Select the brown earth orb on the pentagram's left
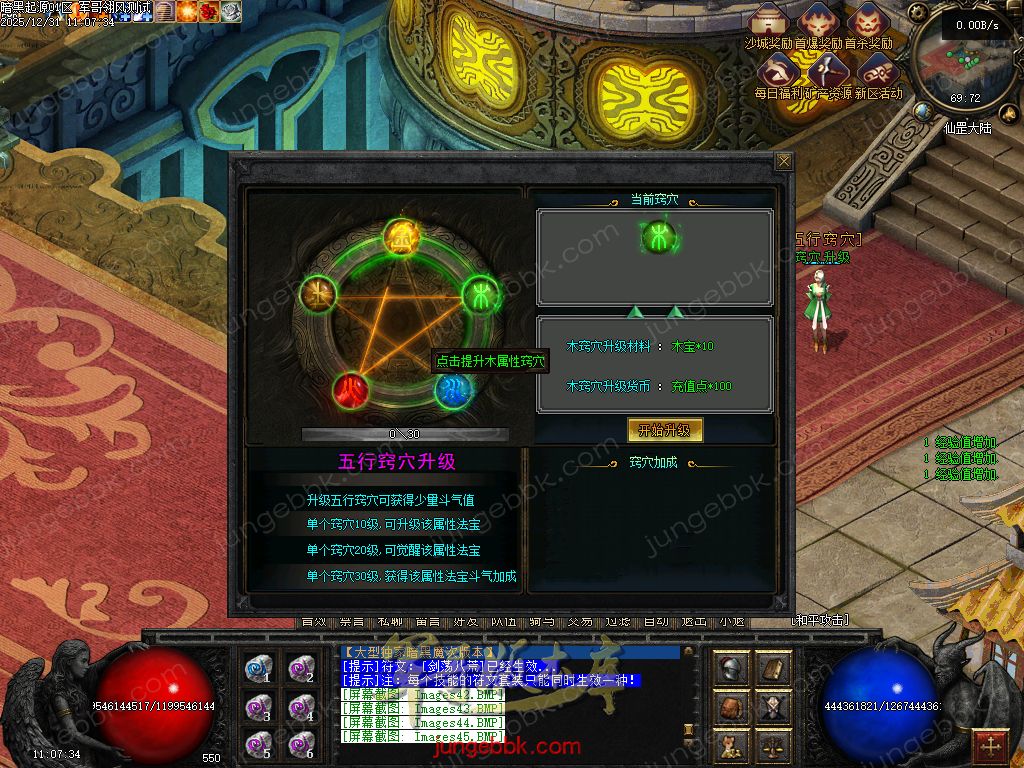 (x=316, y=294)
